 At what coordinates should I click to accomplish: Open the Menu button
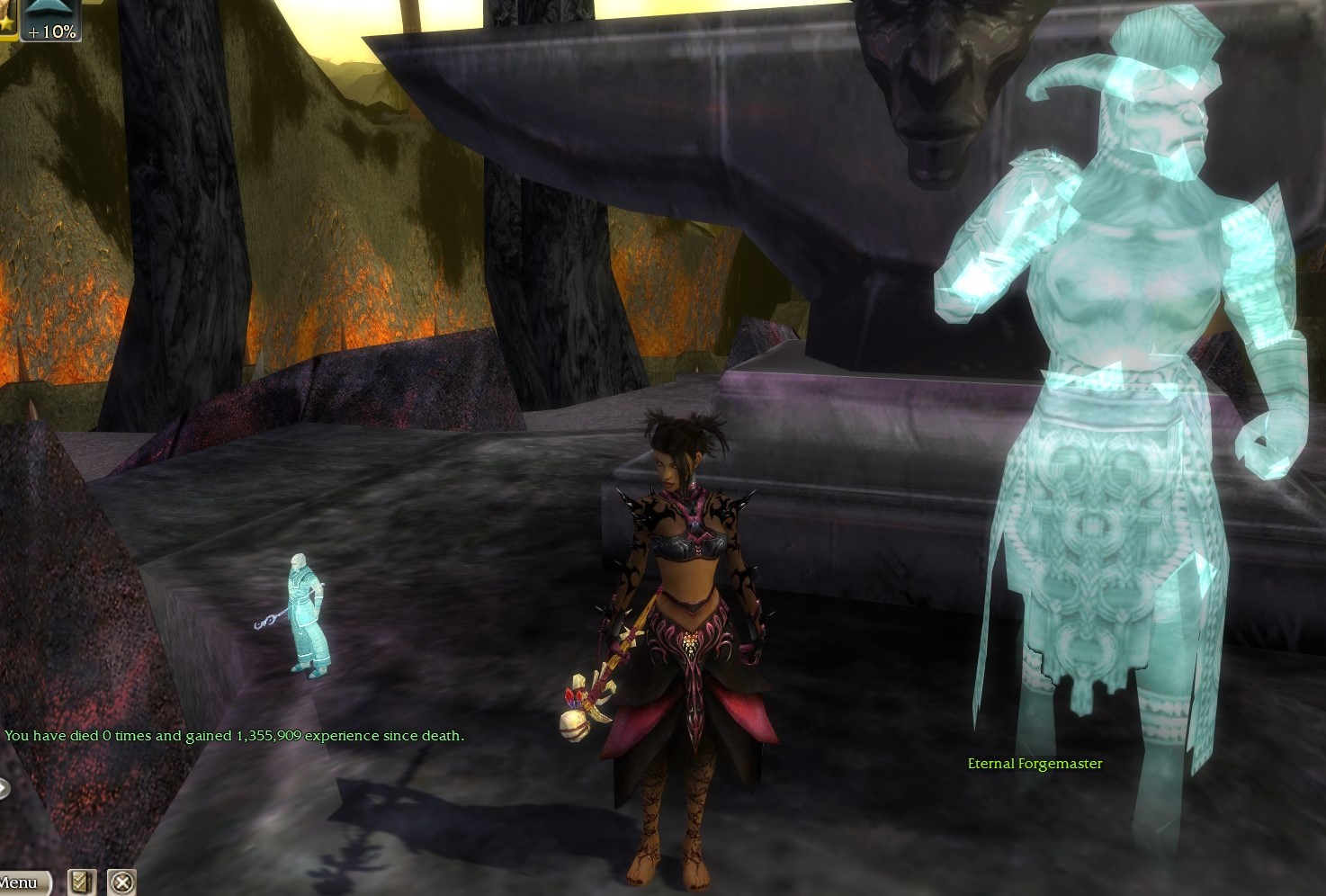(22, 883)
